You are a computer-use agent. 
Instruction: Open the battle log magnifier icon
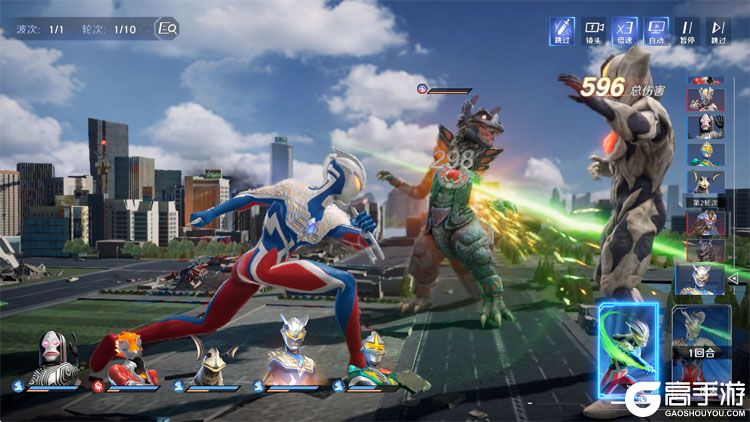tap(167, 29)
